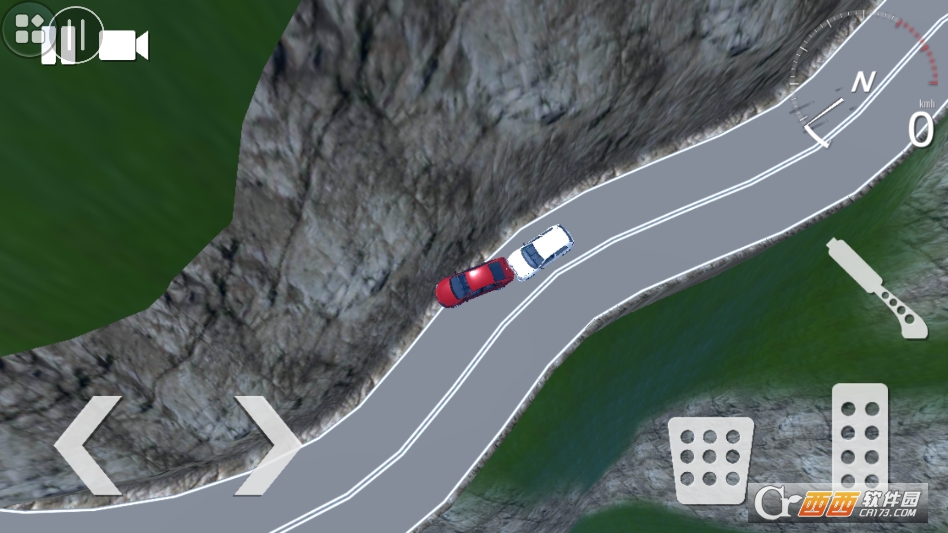The image size is (948, 533).
Task: Steer right with the right arrow
Action: (267, 445)
